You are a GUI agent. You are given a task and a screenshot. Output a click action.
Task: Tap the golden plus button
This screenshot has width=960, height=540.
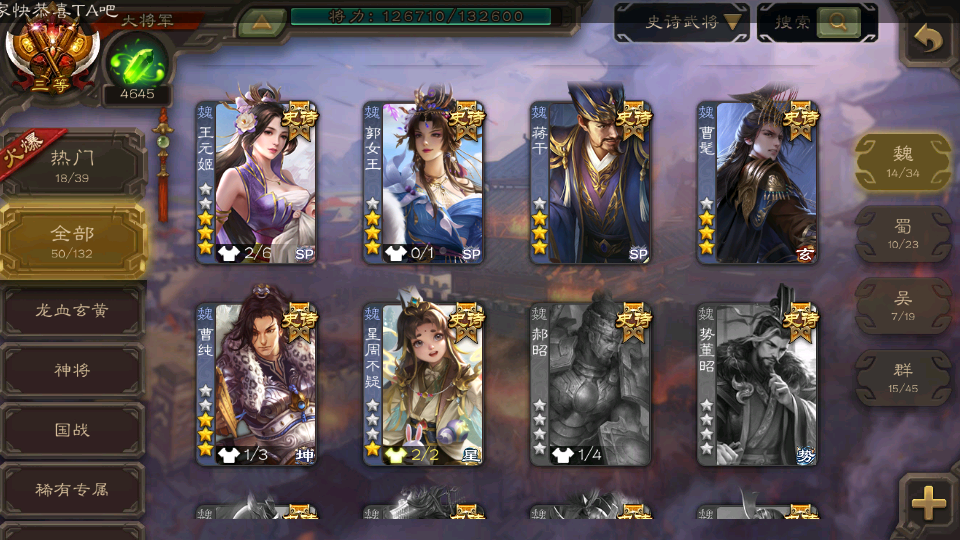click(x=929, y=503)
